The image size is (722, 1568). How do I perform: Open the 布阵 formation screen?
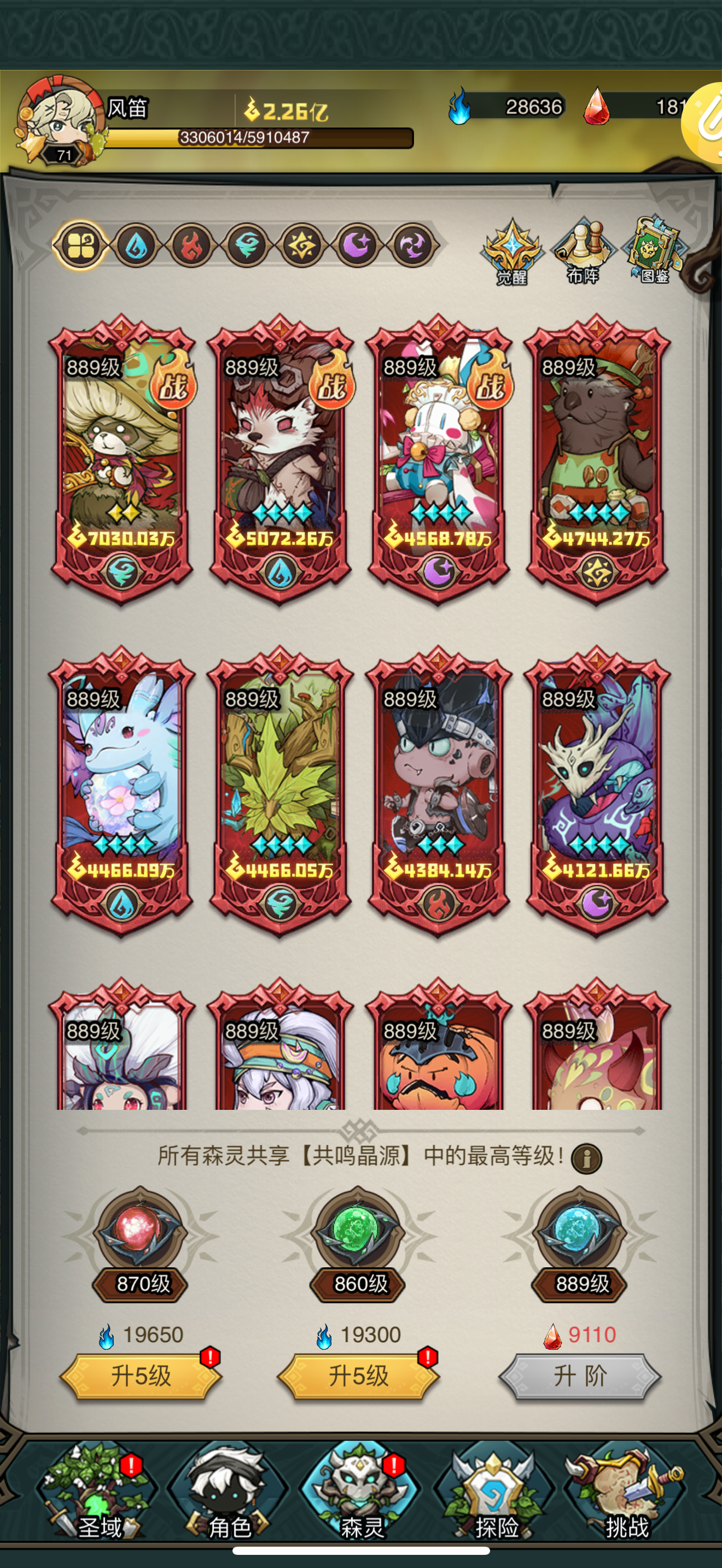tap(583, 249)
